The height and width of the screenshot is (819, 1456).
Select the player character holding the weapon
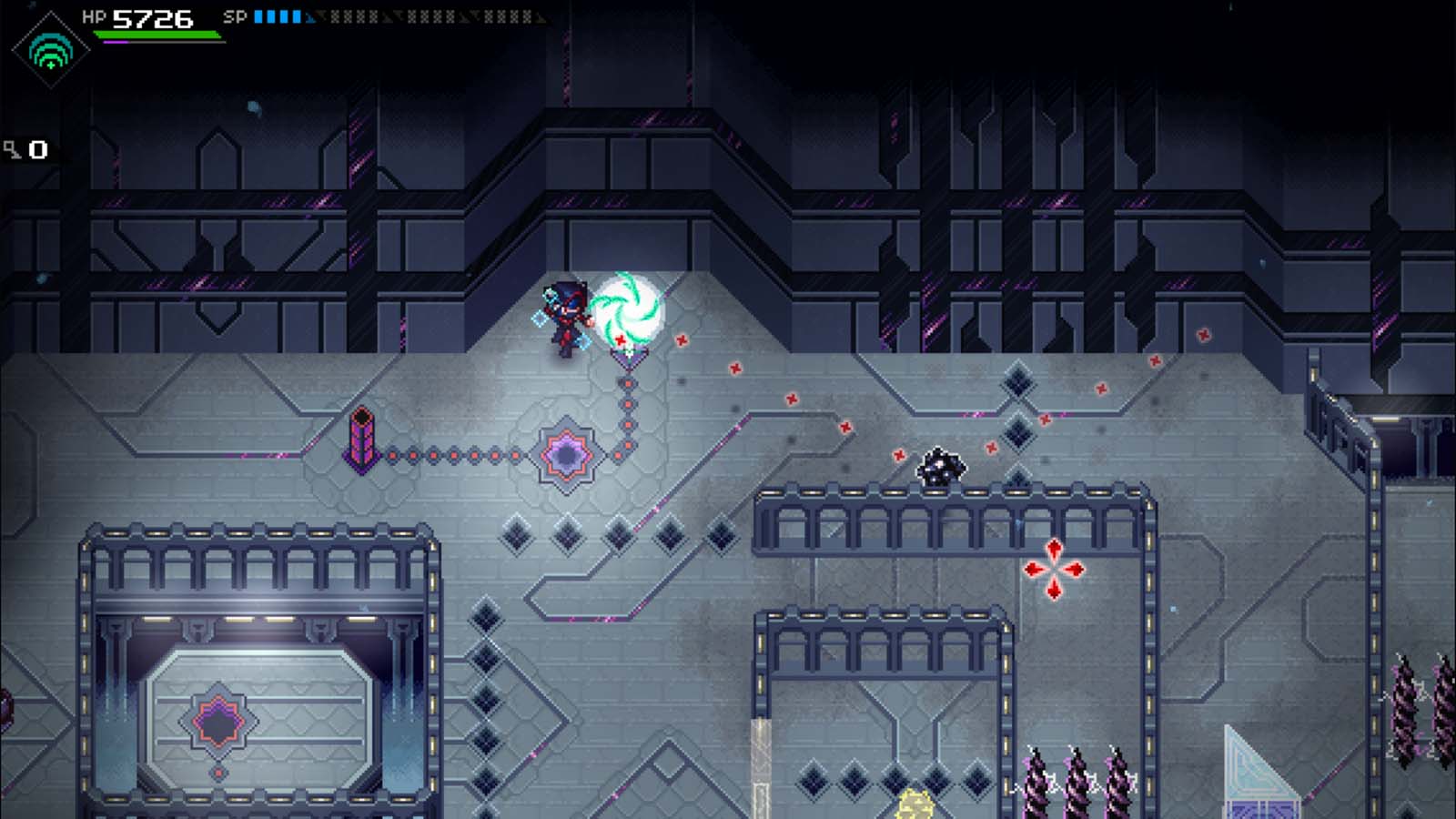point(566,317)
